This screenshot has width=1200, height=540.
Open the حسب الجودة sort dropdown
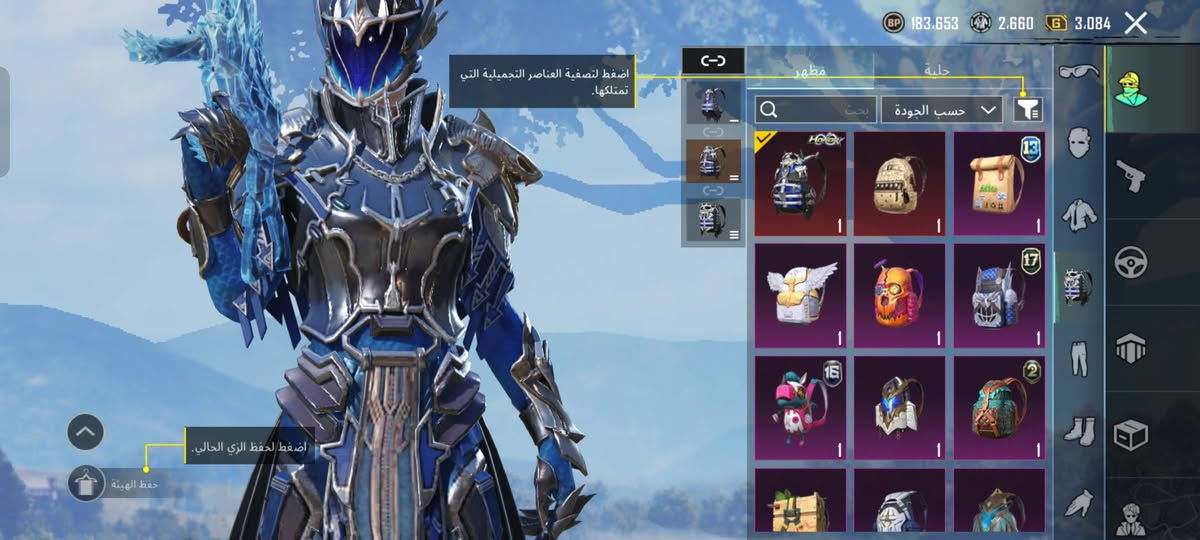[x=941, y=110]
